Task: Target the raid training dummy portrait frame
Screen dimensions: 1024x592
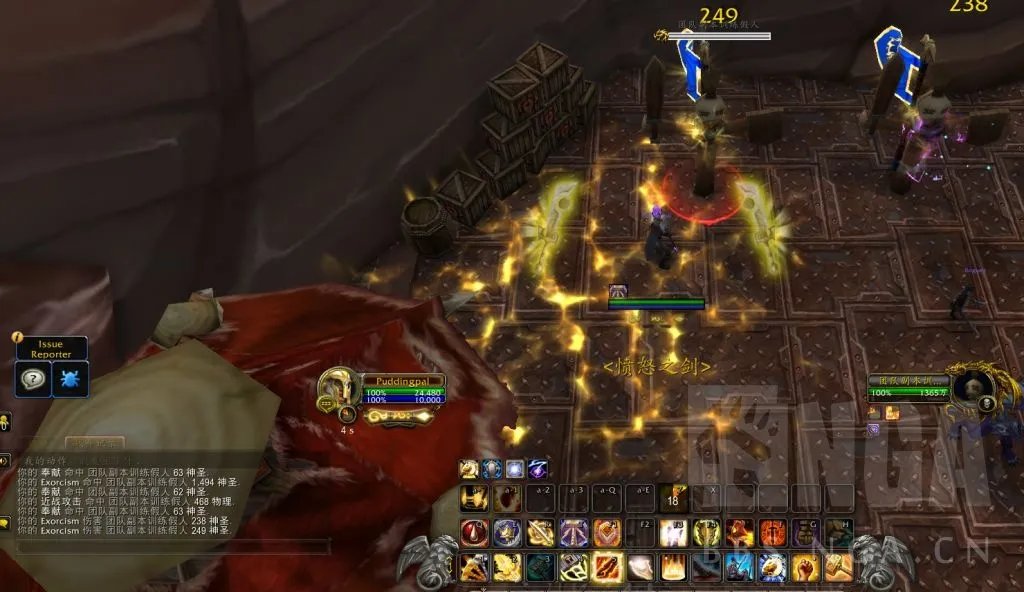Action: (970, 390)
